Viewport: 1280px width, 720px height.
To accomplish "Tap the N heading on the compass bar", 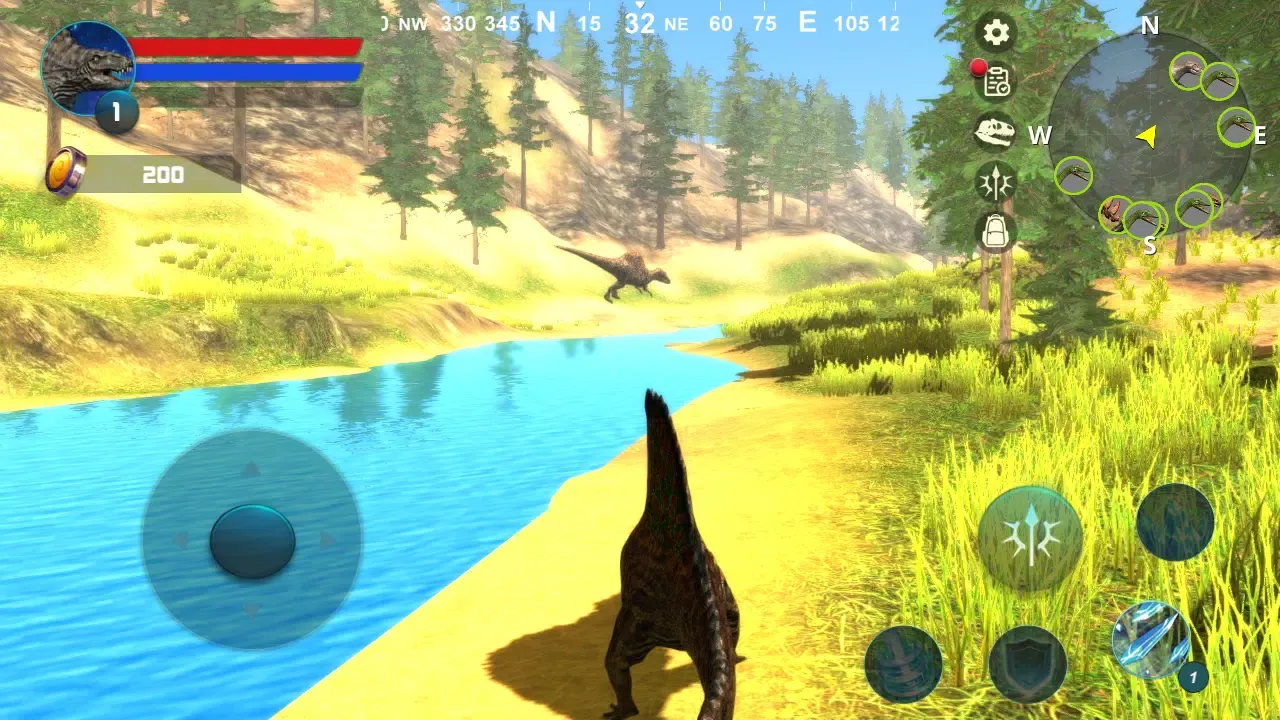I will point(545,22).
